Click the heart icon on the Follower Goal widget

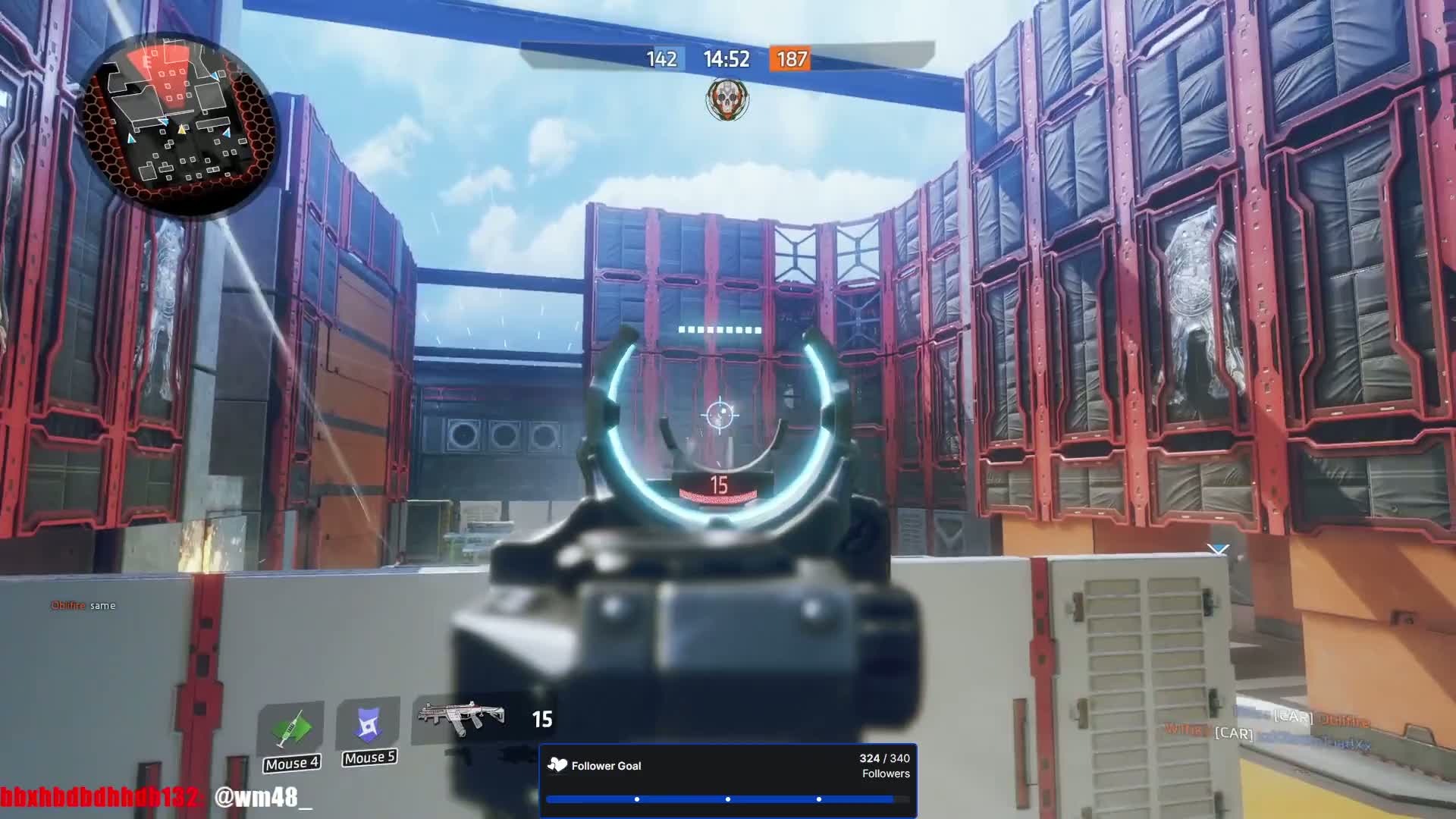[x=557, y=766]
